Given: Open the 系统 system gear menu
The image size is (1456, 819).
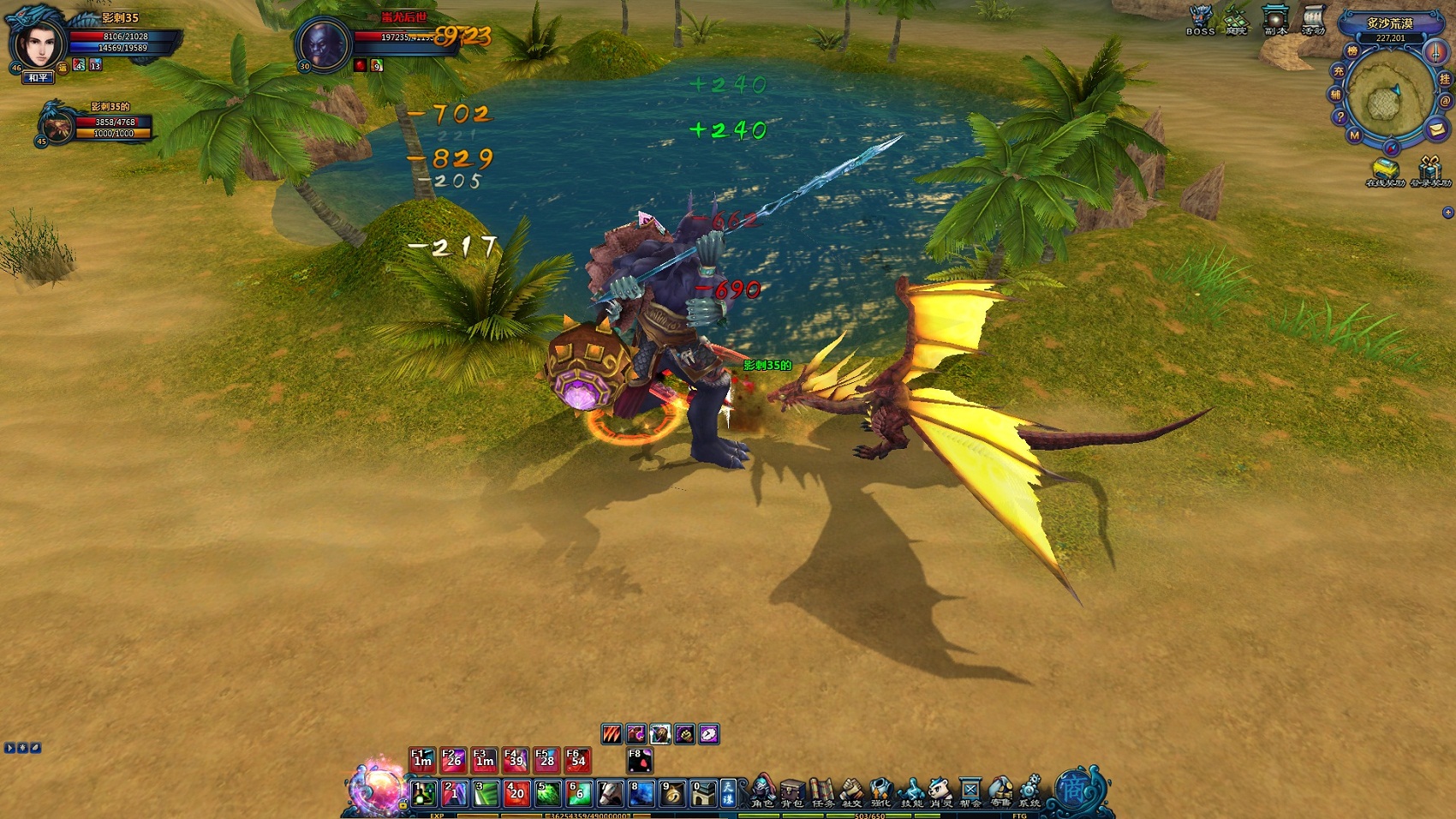Looking at the screenshot, I should tap(1029, 791).
